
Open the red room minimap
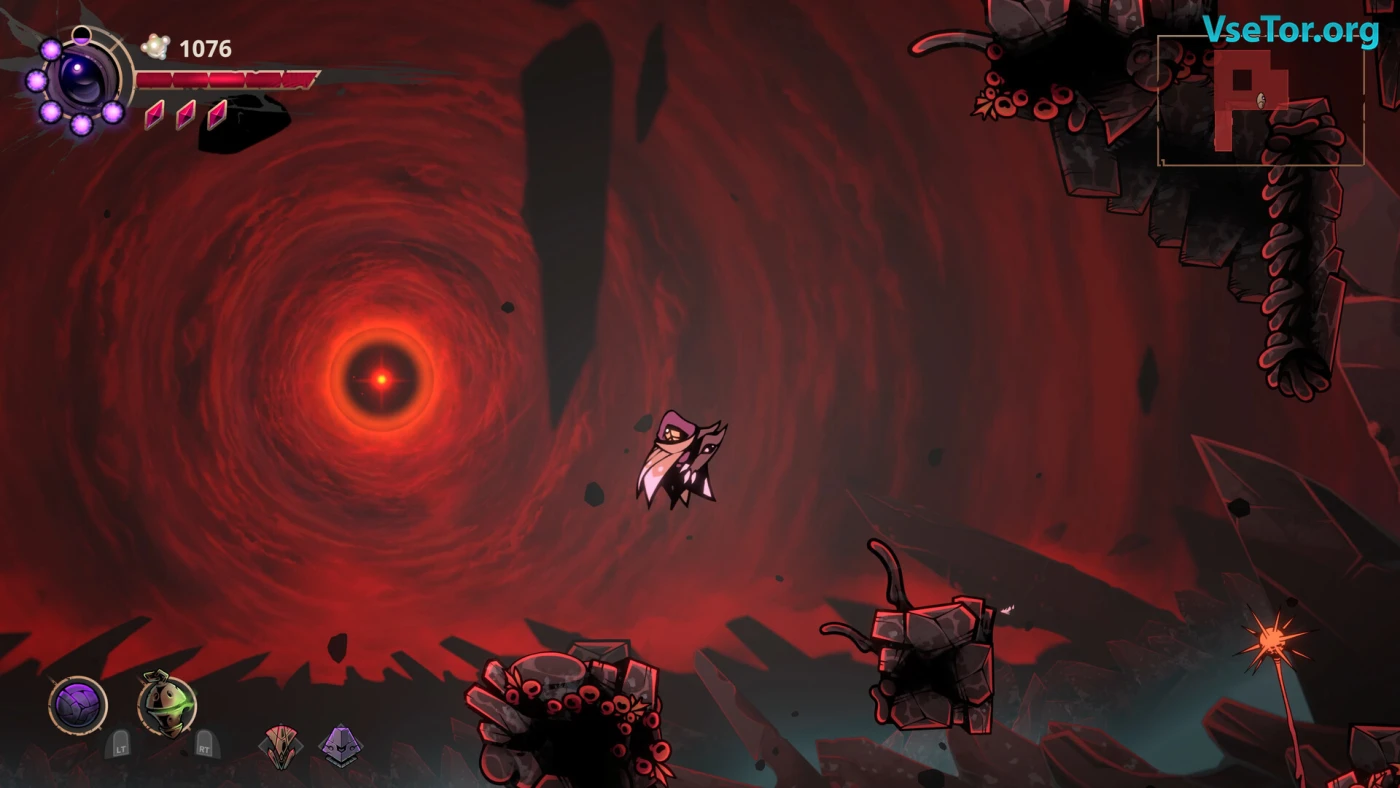pos(1260,100)
